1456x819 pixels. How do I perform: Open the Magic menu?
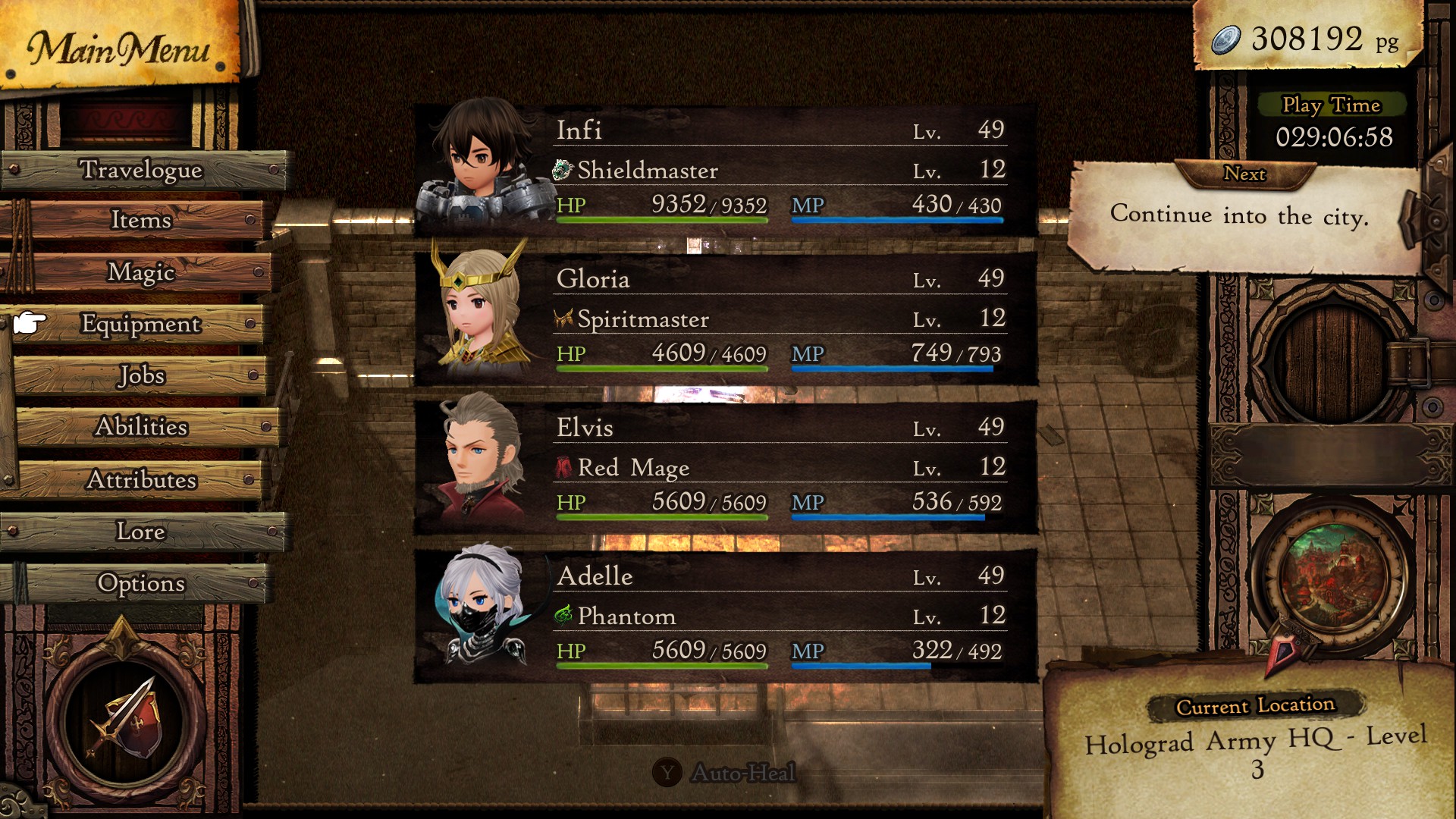141,271
